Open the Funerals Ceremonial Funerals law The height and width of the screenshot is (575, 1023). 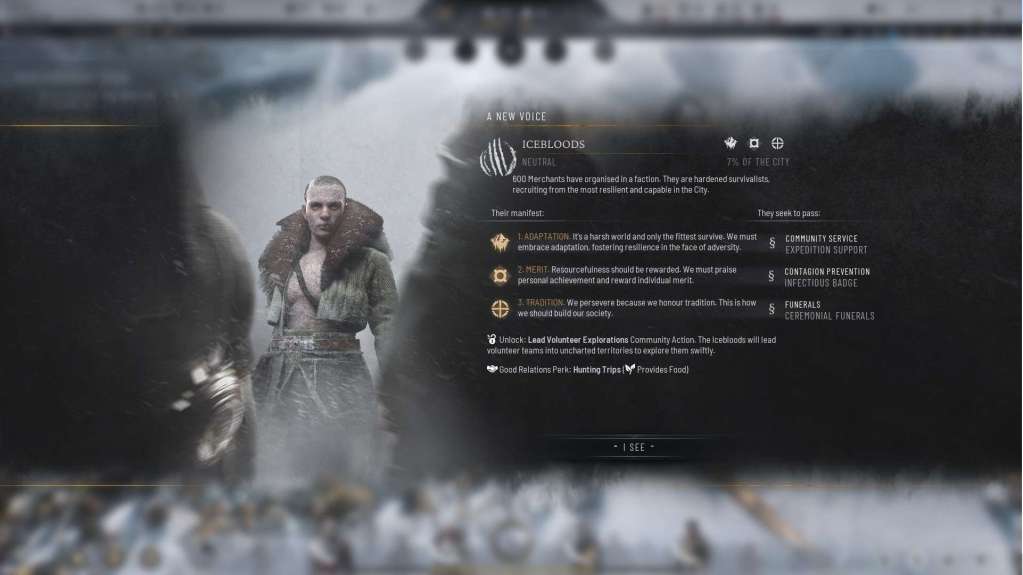click(x=829, y=310)
